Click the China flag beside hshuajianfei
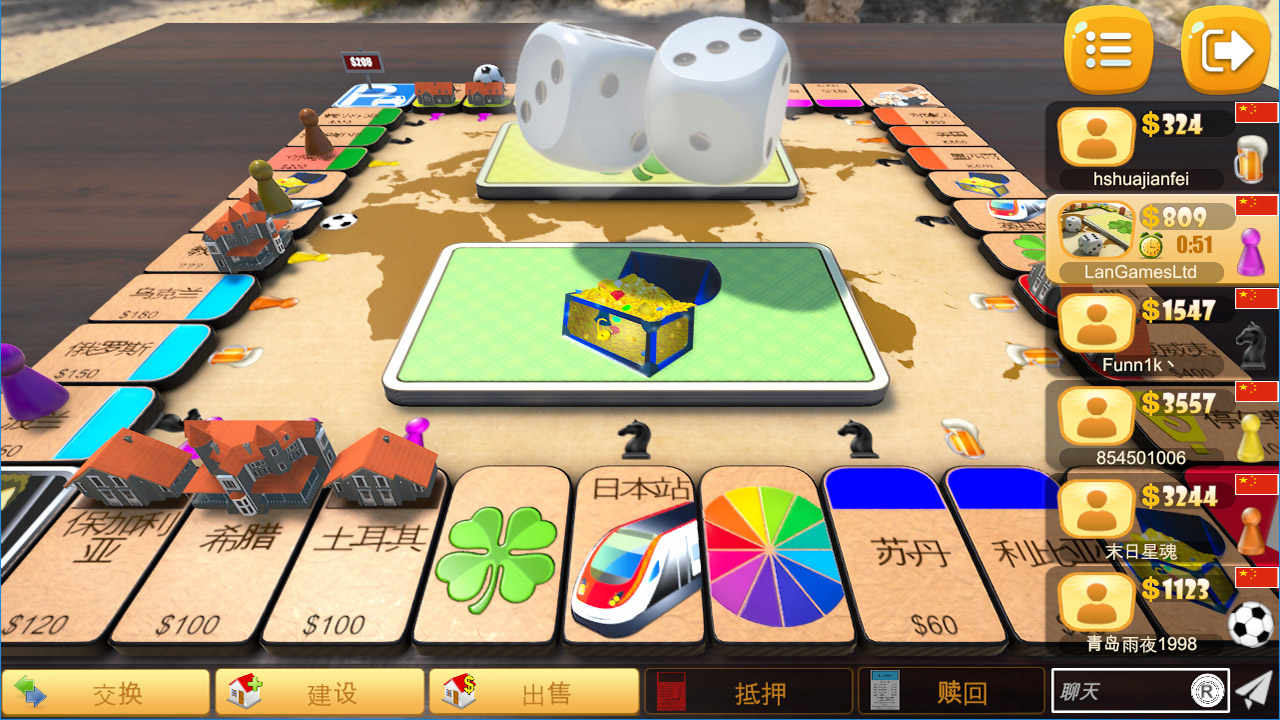 (1258, 114)
